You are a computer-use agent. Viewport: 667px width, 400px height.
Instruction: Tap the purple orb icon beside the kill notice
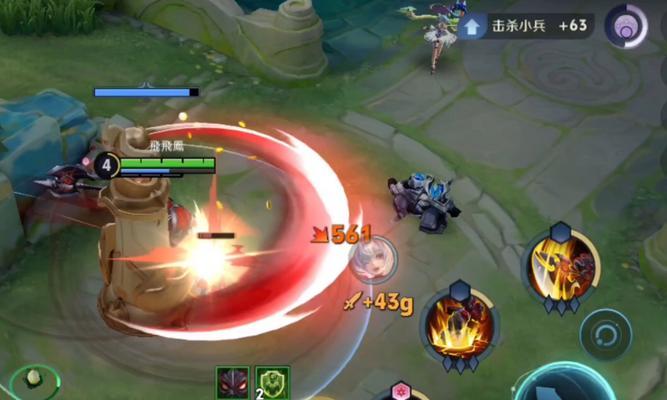tap(627, 25)
